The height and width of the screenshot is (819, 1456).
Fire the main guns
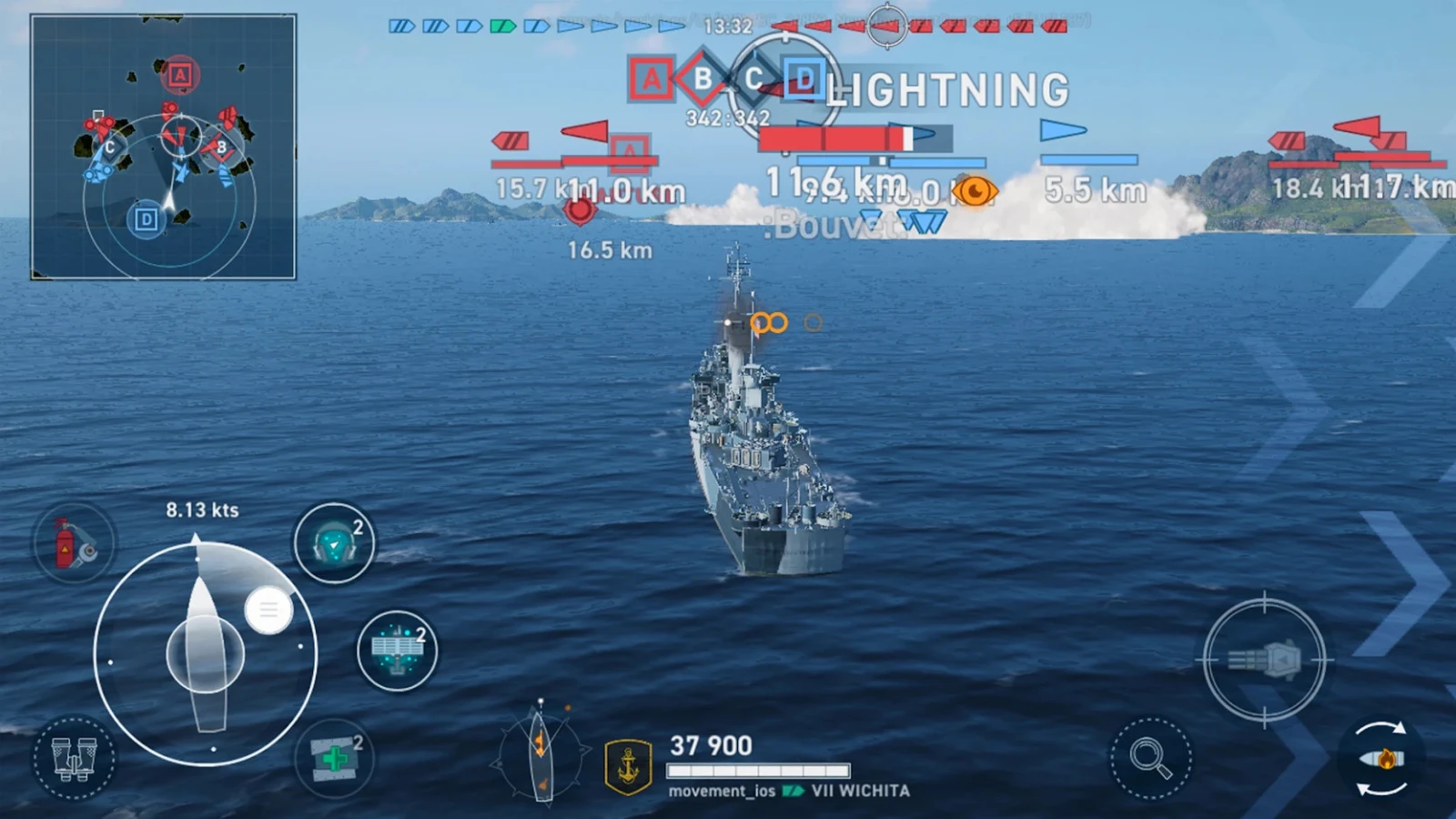tap(1264, 660)
